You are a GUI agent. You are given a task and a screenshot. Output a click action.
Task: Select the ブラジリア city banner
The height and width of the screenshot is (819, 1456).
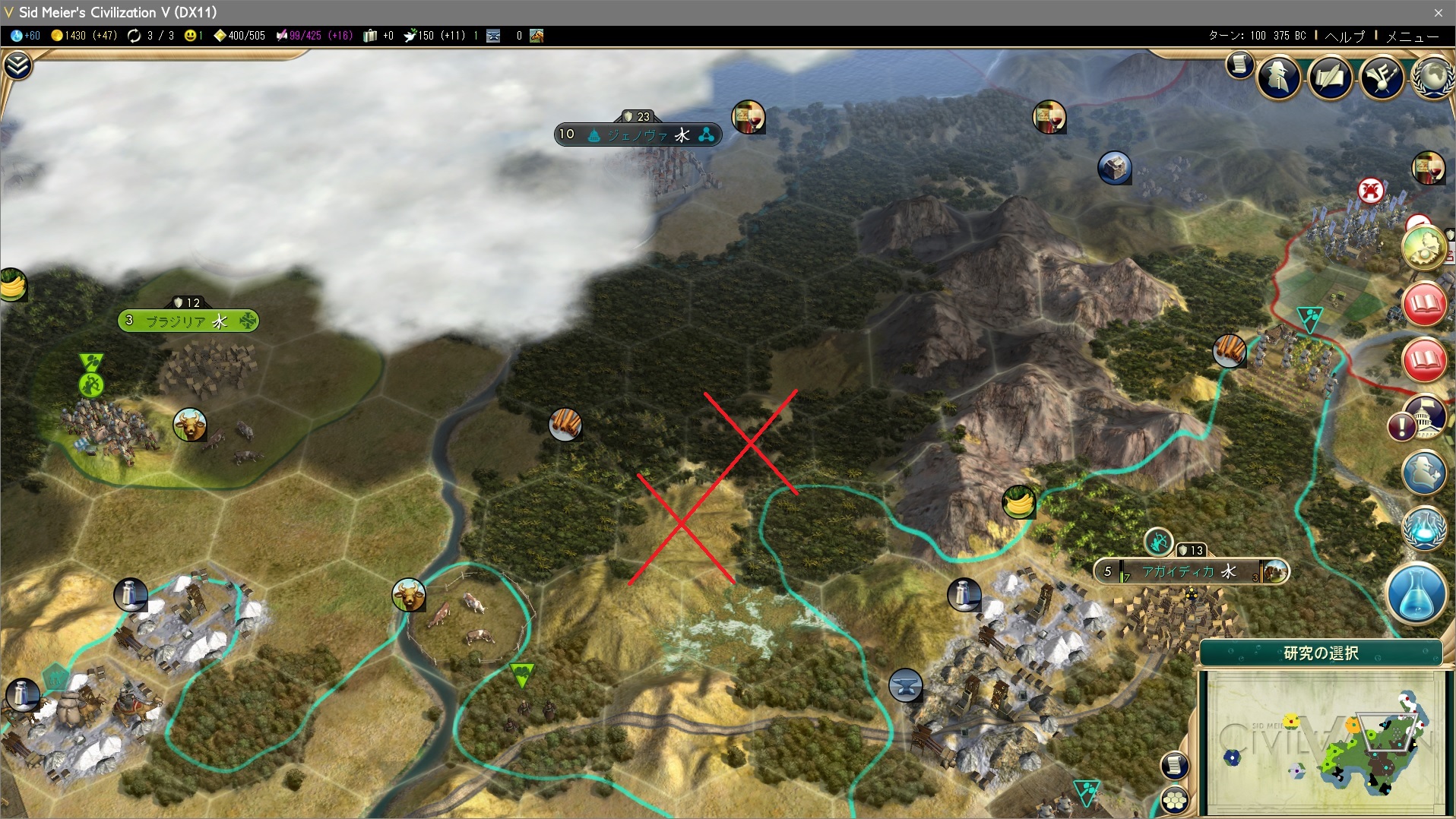click(188, 321)
